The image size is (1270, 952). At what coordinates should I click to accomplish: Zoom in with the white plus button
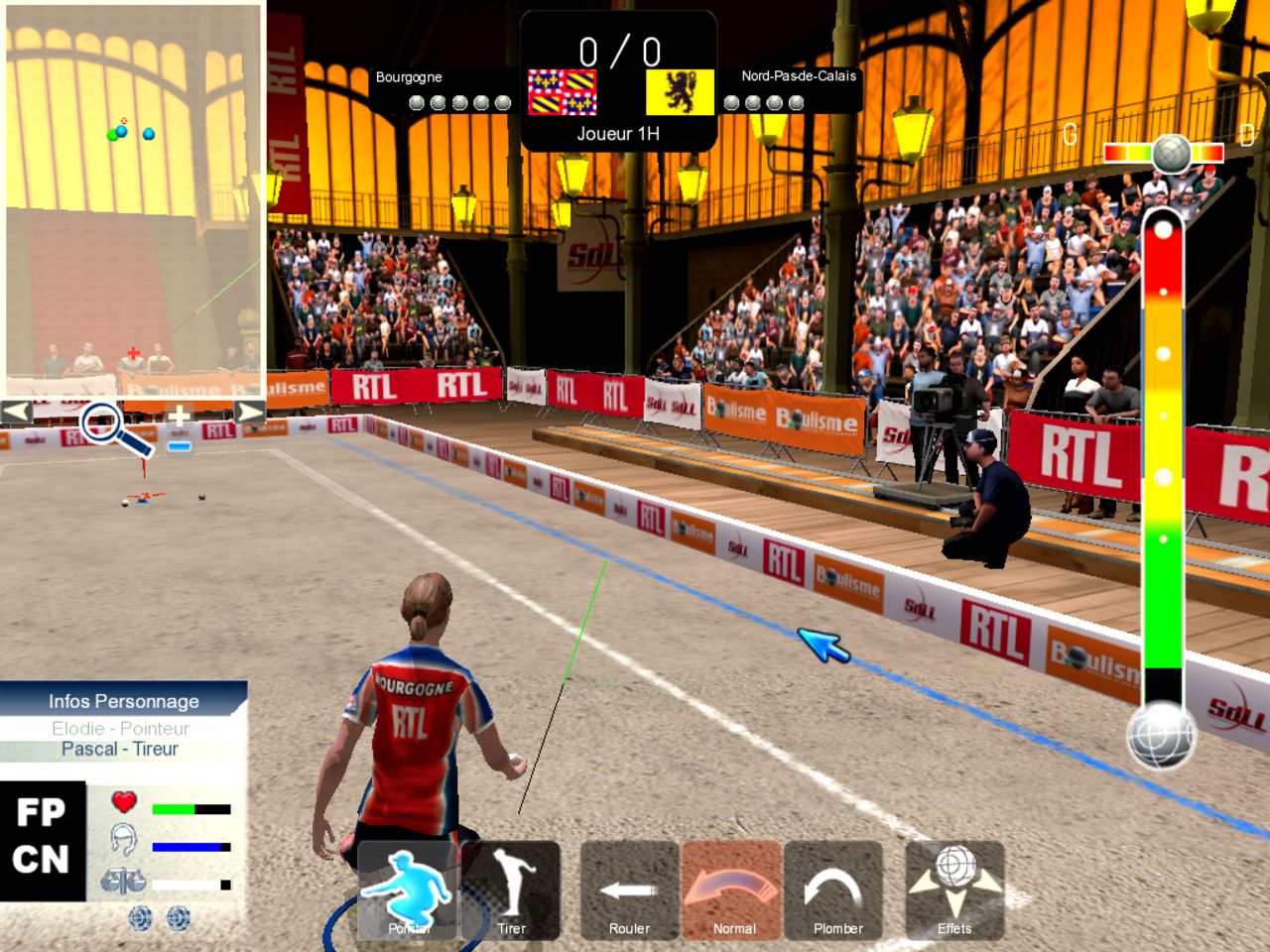click(179, 416)
